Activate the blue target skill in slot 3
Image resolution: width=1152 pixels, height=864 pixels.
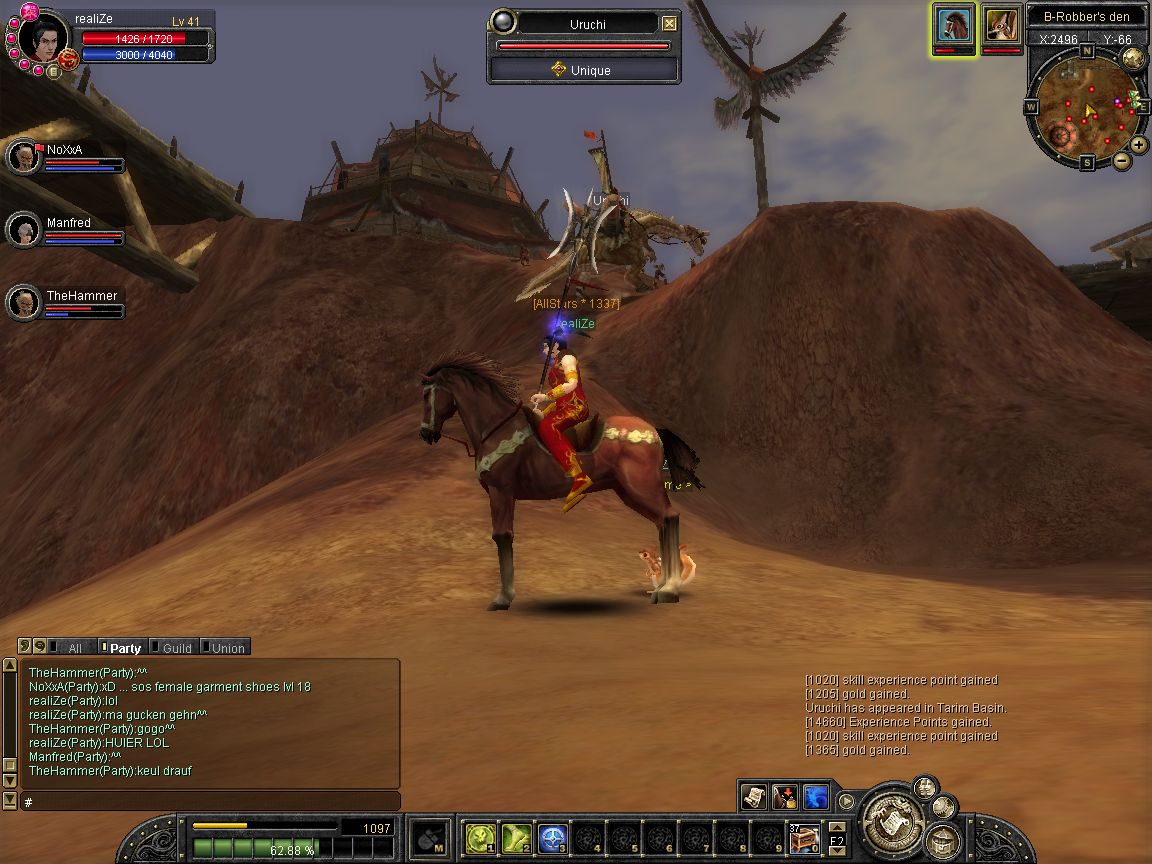553,837
